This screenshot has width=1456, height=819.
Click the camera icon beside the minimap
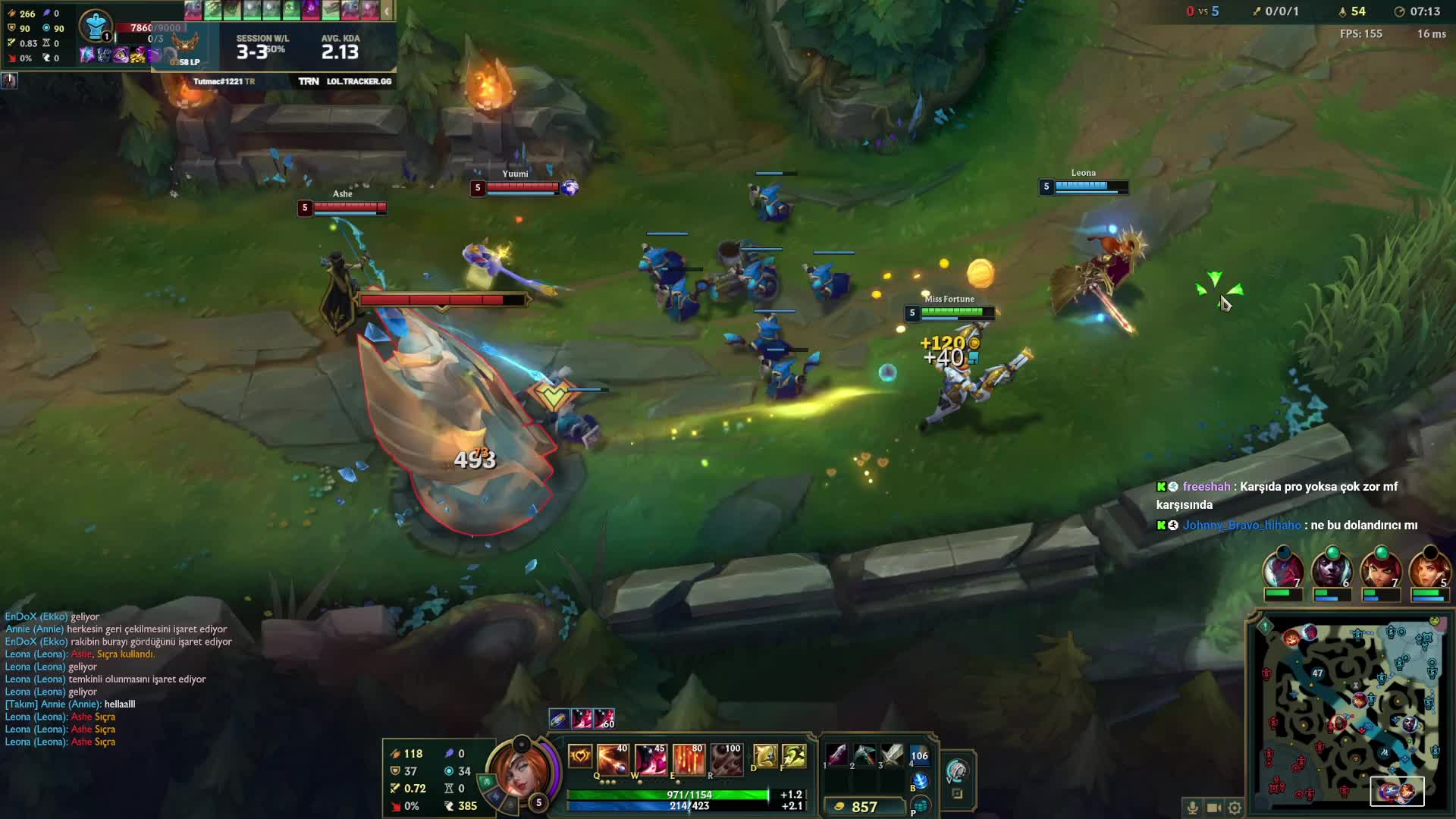pyautogui.click(x=1213, y=808)
